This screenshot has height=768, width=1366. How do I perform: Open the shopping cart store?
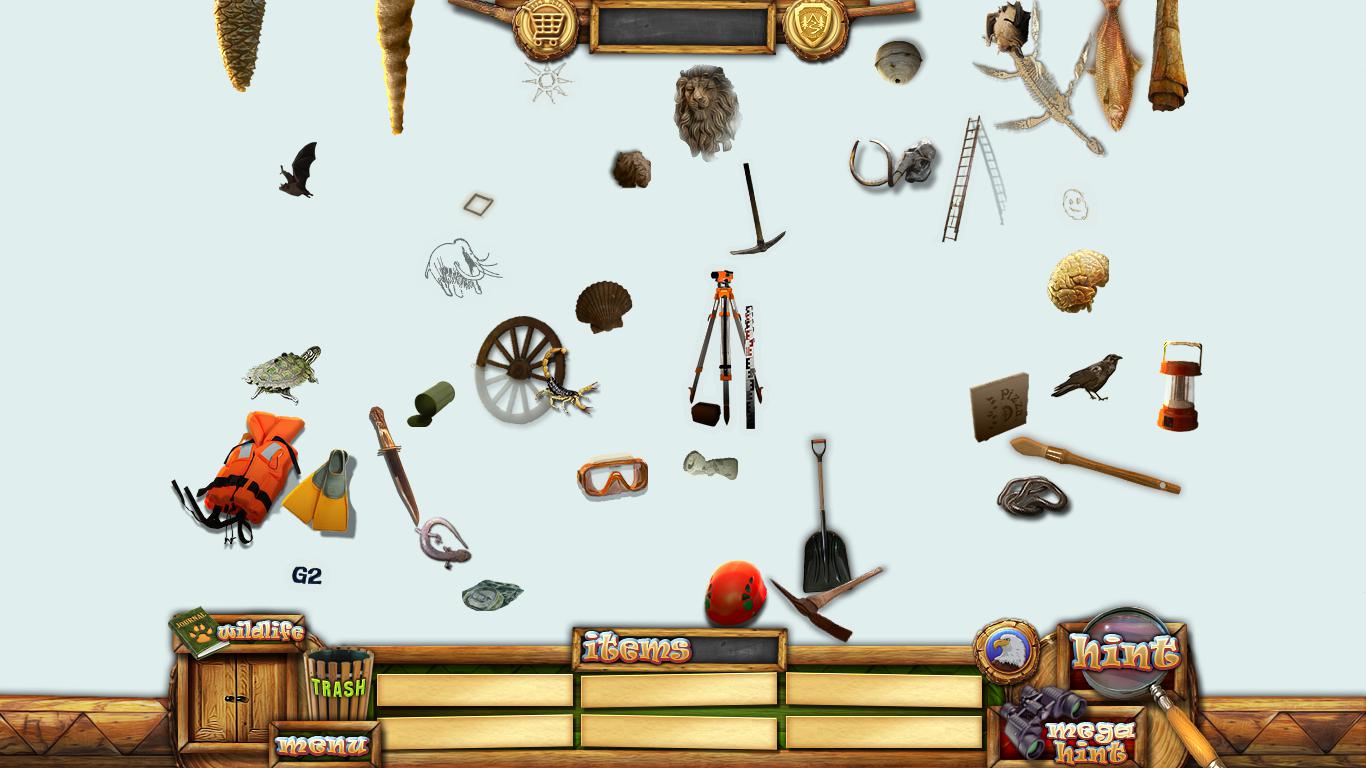pyautogui.click(x=545, y=25)
